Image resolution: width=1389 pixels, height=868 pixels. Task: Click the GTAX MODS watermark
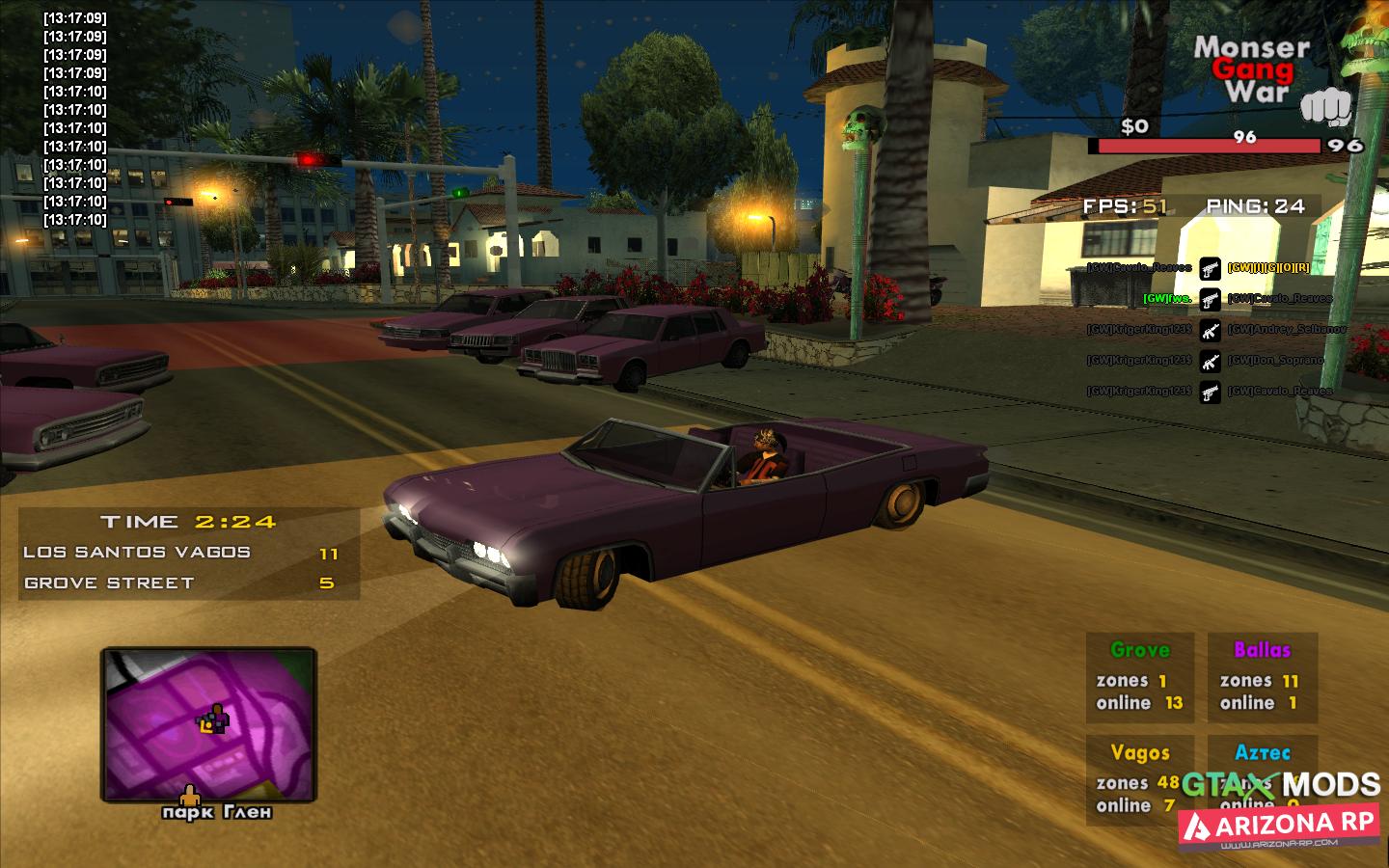tap(1281, 784)
